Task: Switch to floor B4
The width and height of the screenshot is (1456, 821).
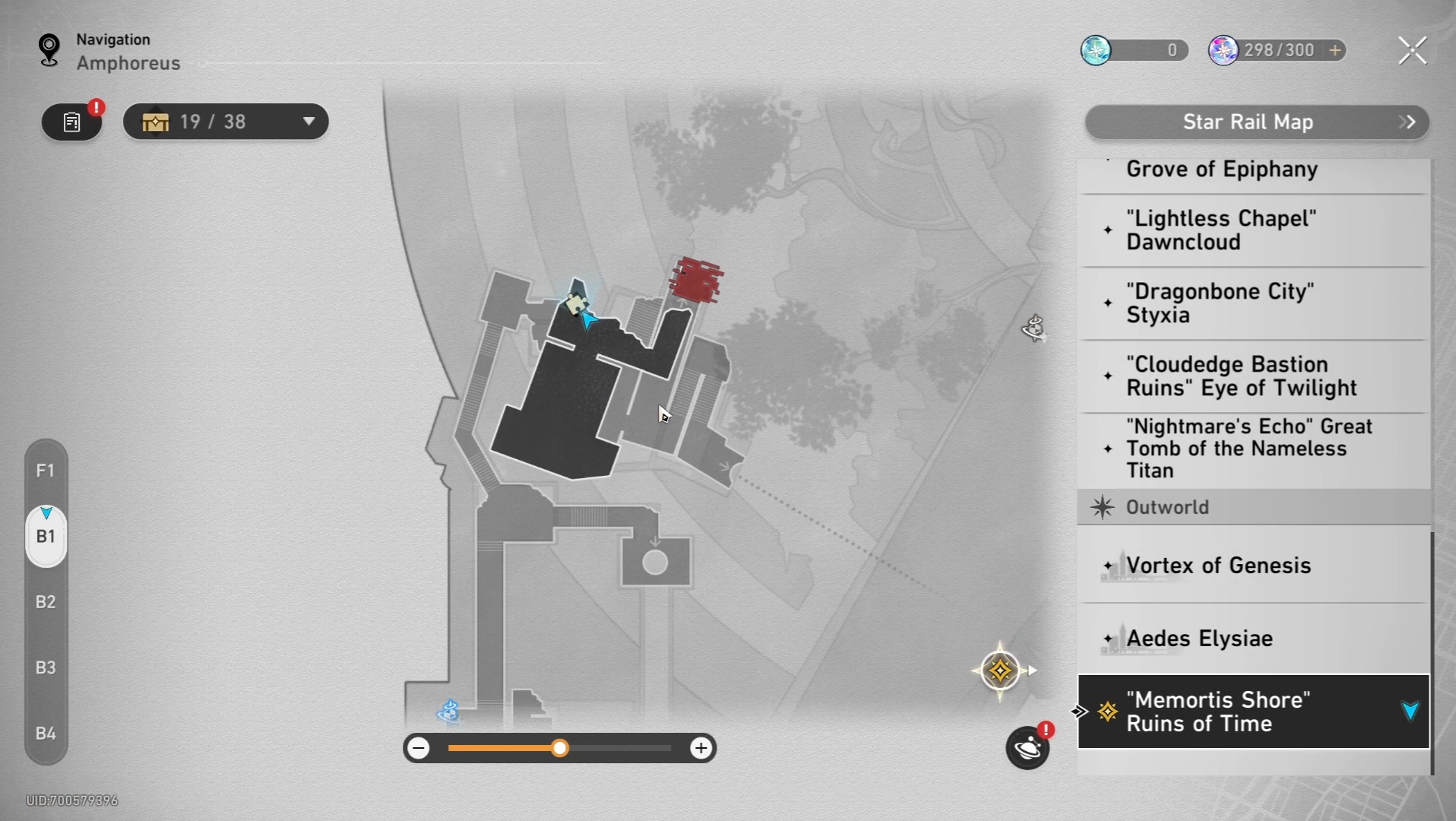Action: click(46, 734)
